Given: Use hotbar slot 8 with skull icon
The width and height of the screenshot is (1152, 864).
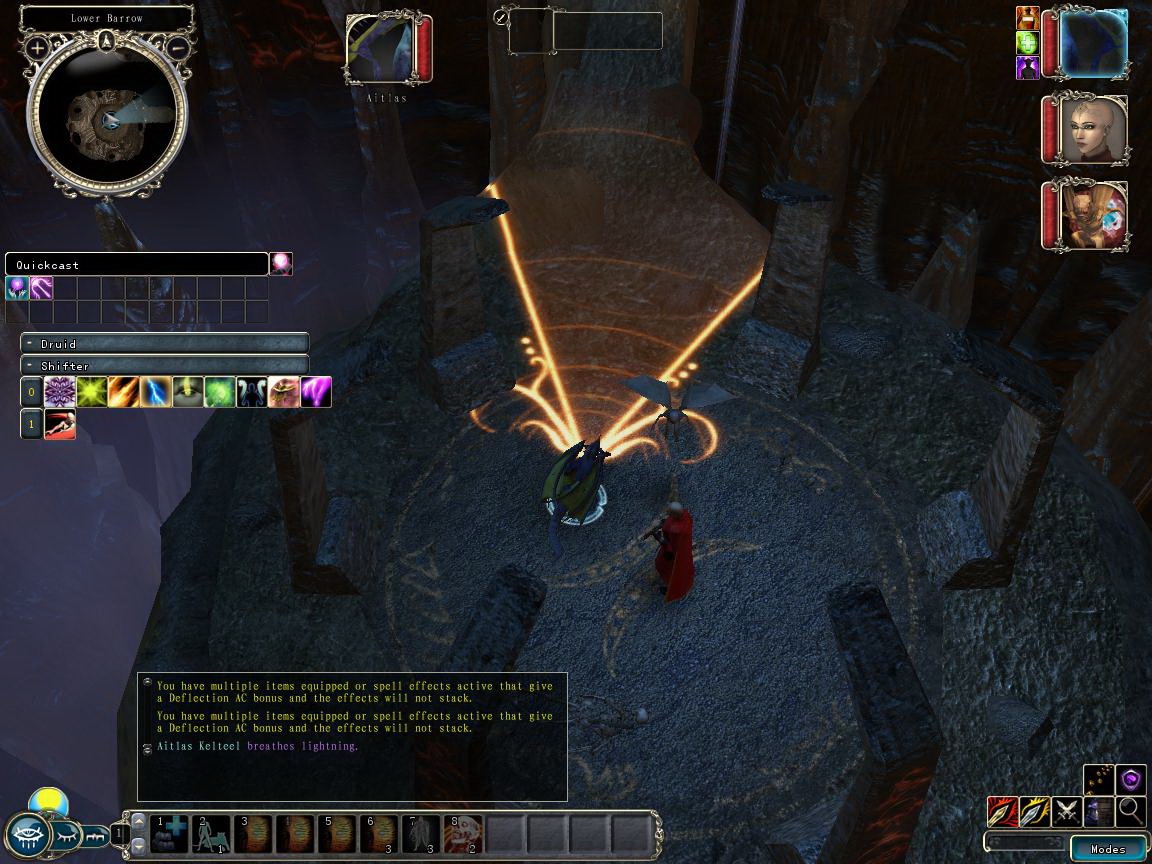Looking at the screenshot, I should [463, 833].
